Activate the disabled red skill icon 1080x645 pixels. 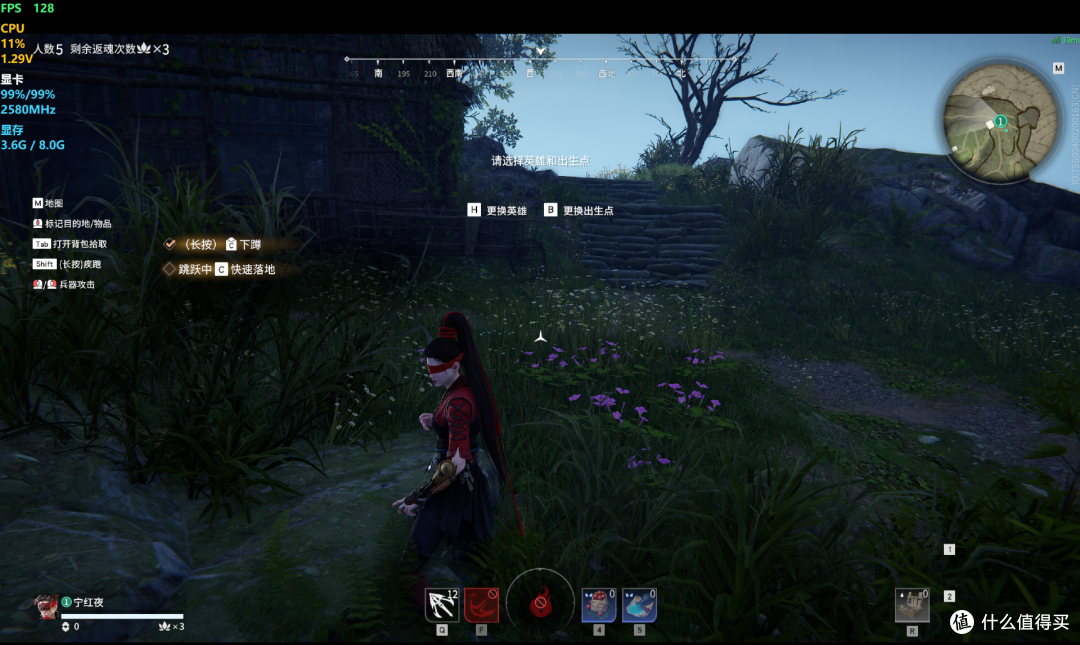(481, 605)
